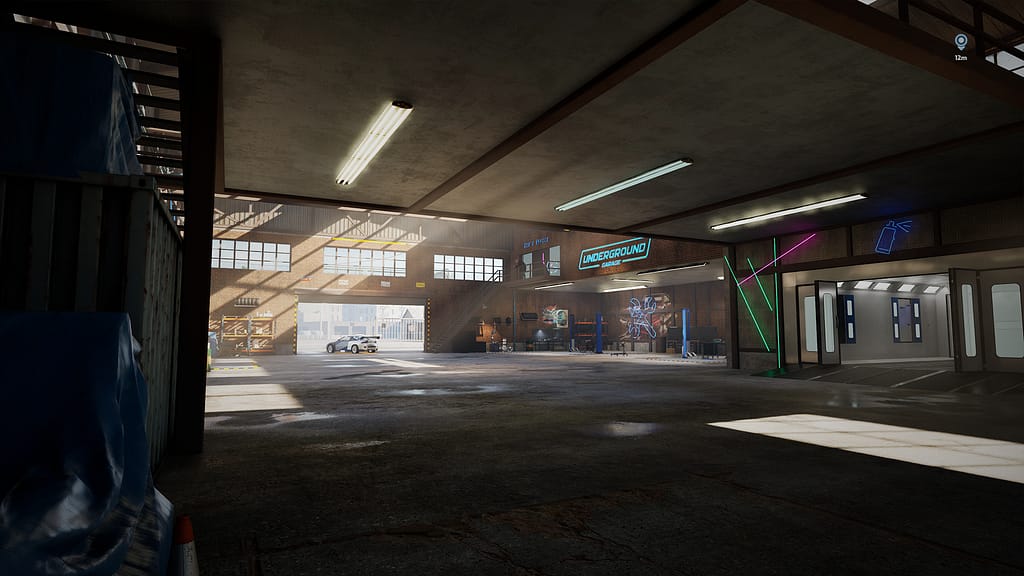The height and width of the screenshot is (576, 1024).
Task: Click the waypoint marker showing 12m
Action: tap(961, 42)
